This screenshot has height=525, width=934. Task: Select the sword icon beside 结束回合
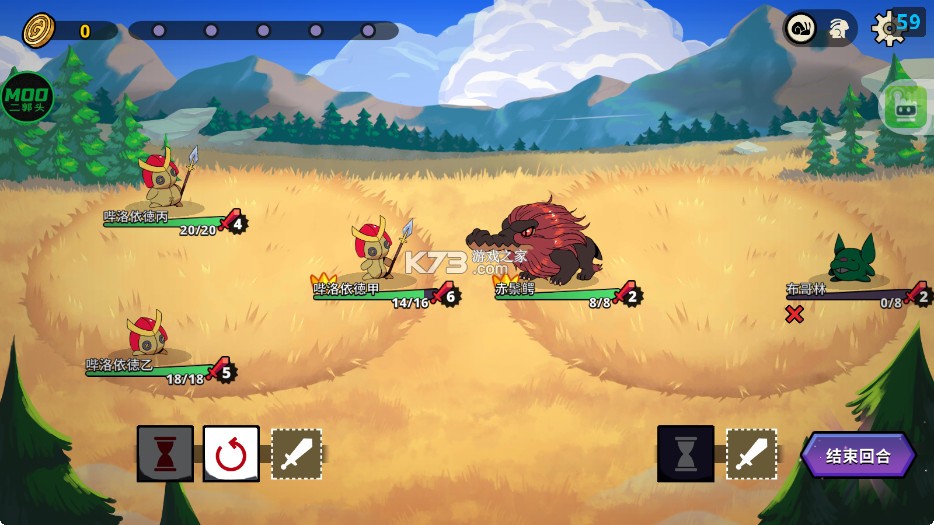[751, 454]
